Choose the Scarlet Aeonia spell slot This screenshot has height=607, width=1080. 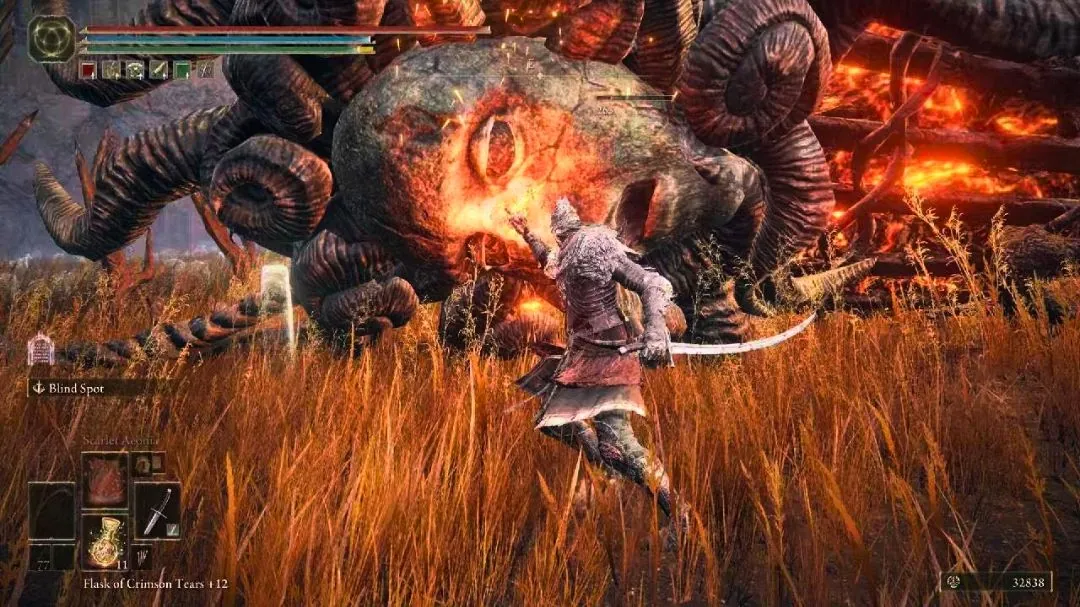(104, 480)
